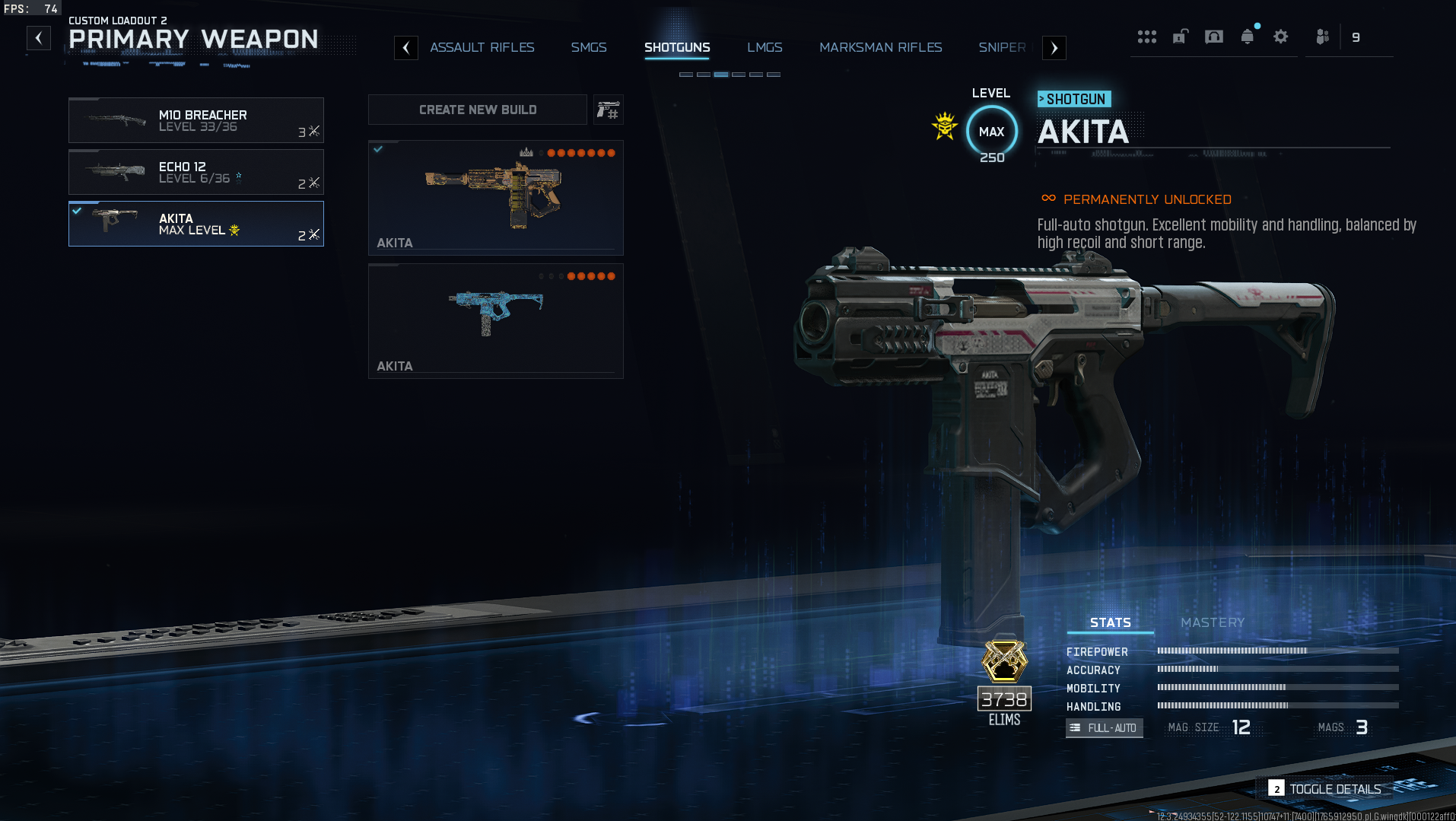Select the LMGs category tab

coord(764,47)
